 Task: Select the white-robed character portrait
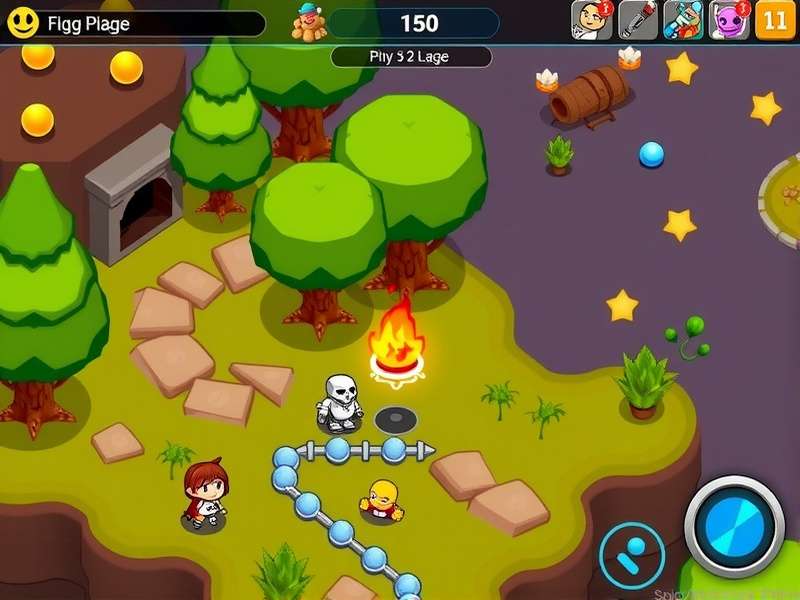pyautogui.click(x=591, y=20)
